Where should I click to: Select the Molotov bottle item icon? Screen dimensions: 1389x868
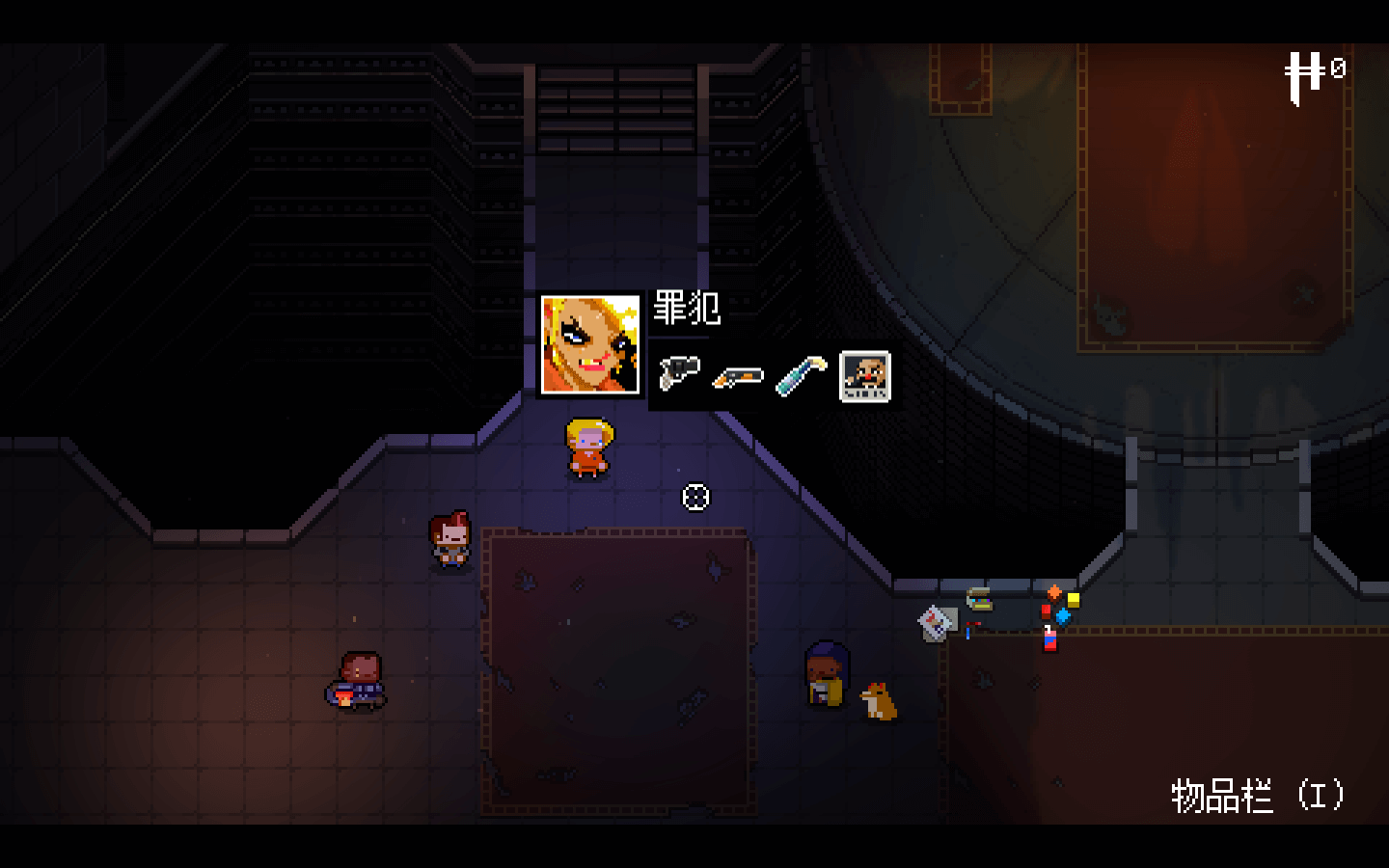click(x=802, y=375)
